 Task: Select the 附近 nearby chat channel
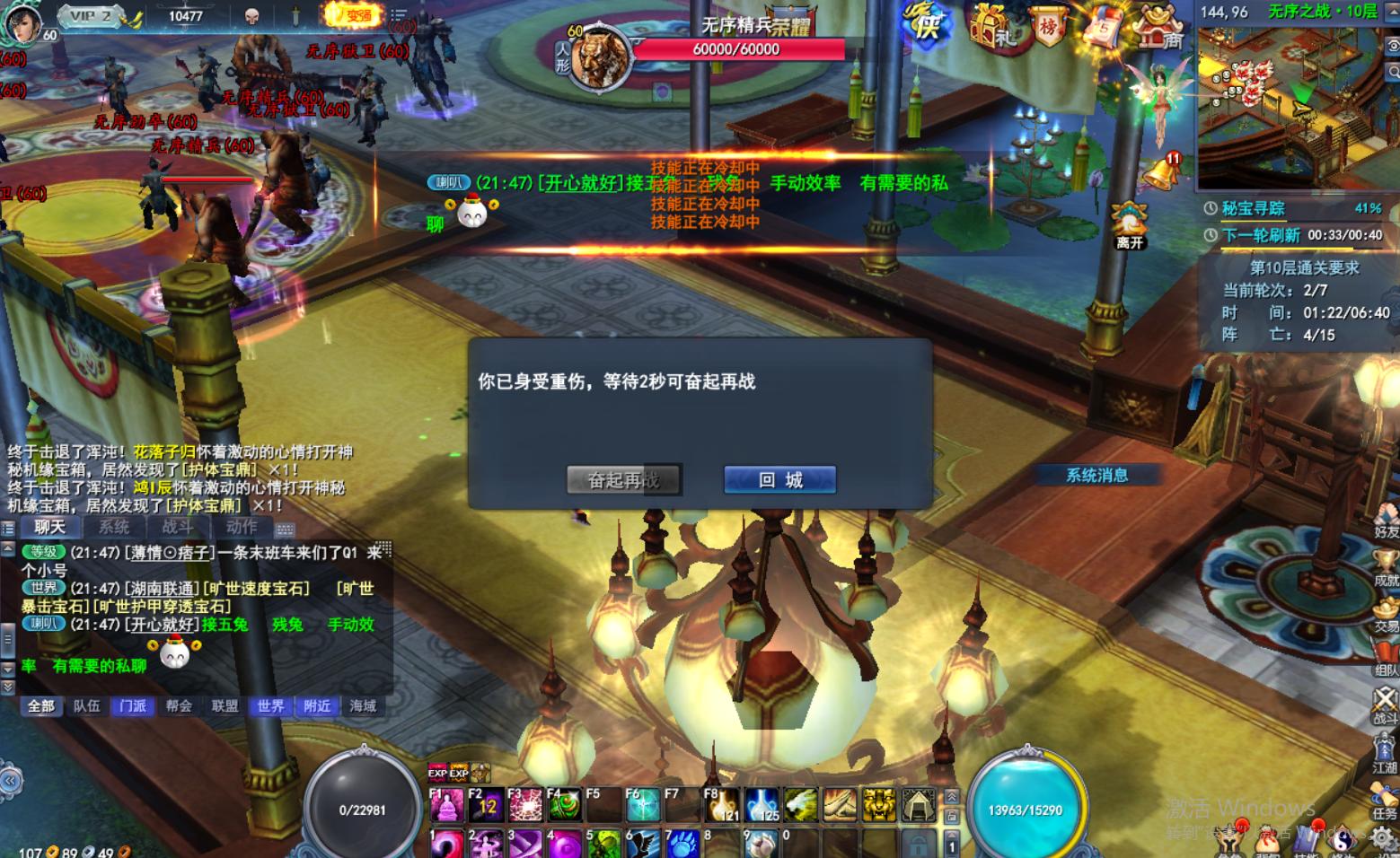click(x=315, y=706)
